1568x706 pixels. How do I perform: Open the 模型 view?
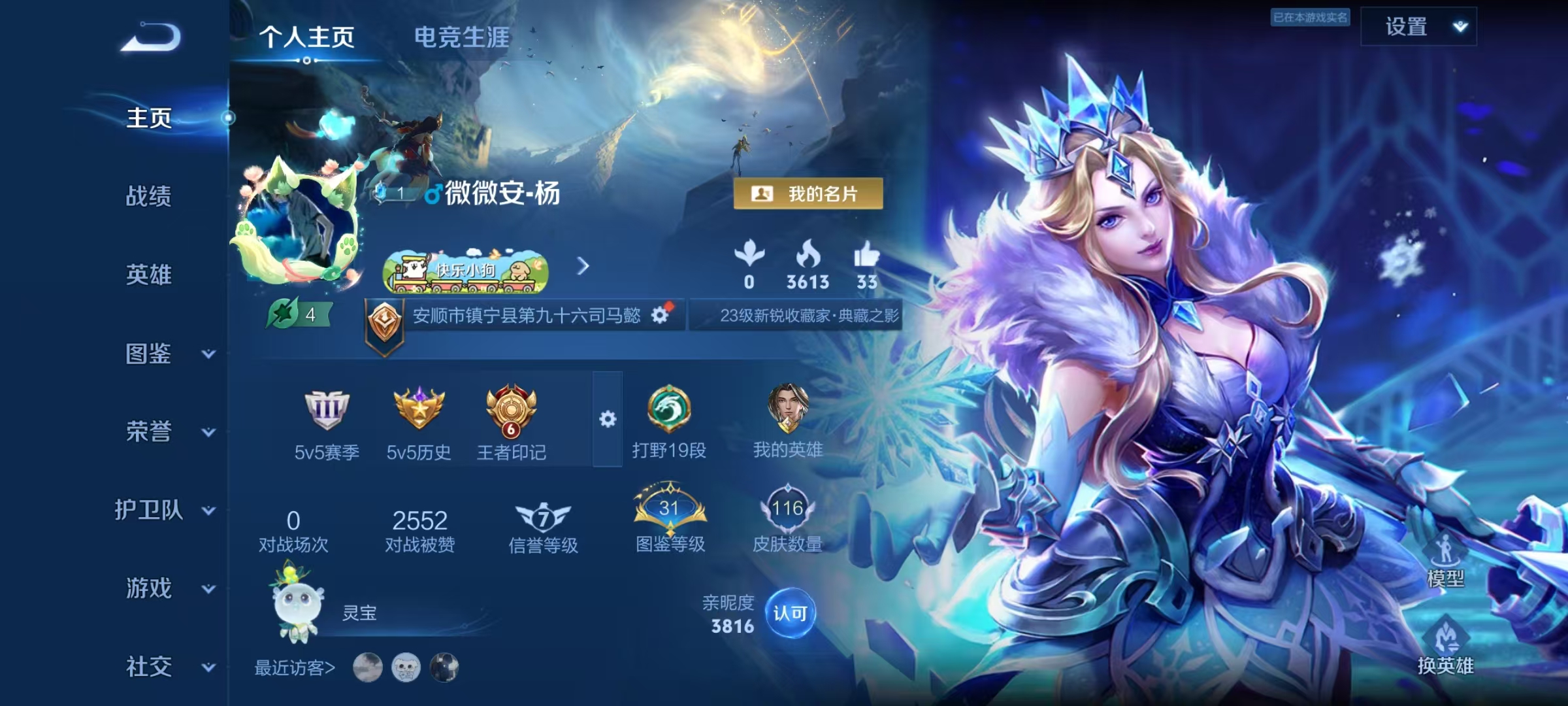coord(1445,562)
